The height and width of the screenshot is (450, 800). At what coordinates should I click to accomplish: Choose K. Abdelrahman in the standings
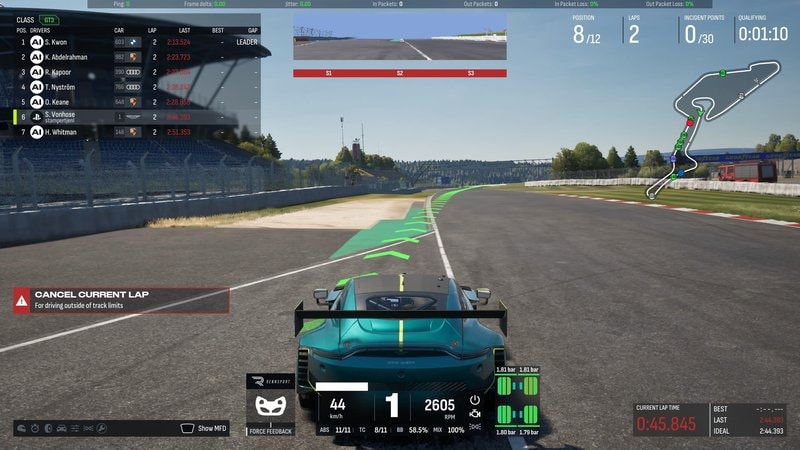click(136, 57)
